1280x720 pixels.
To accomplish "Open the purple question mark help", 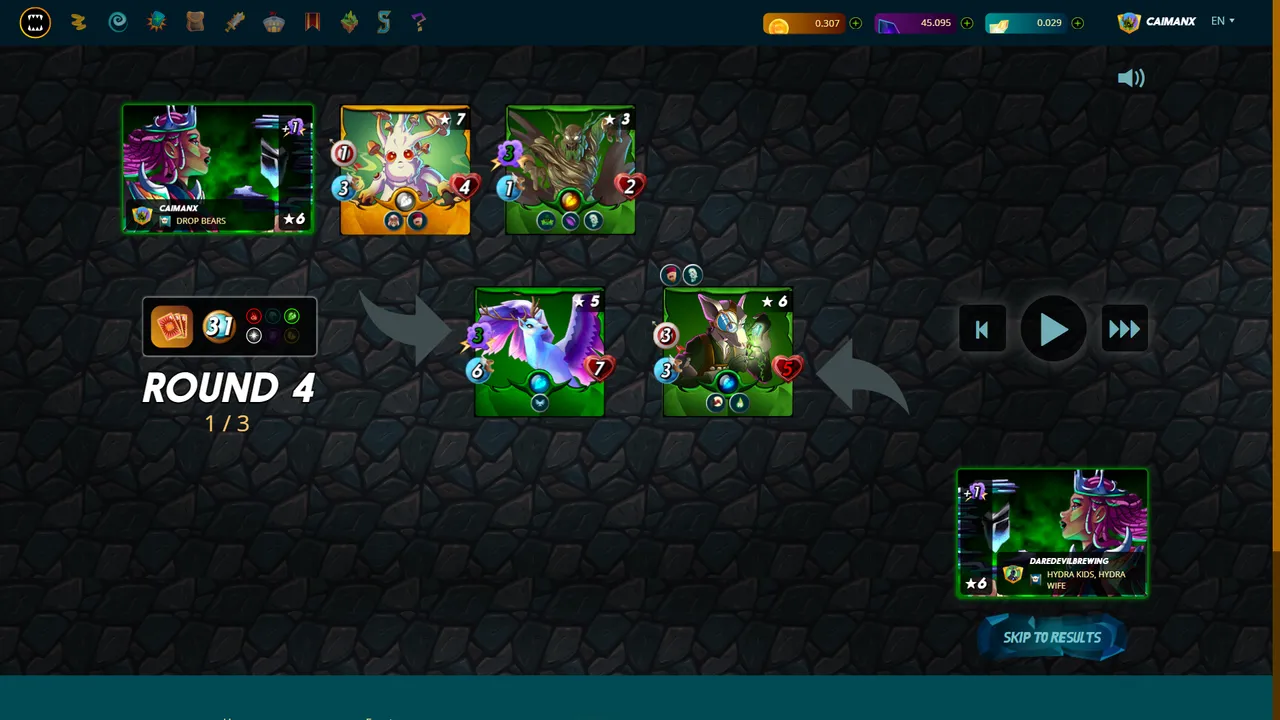I will point(419,22).
